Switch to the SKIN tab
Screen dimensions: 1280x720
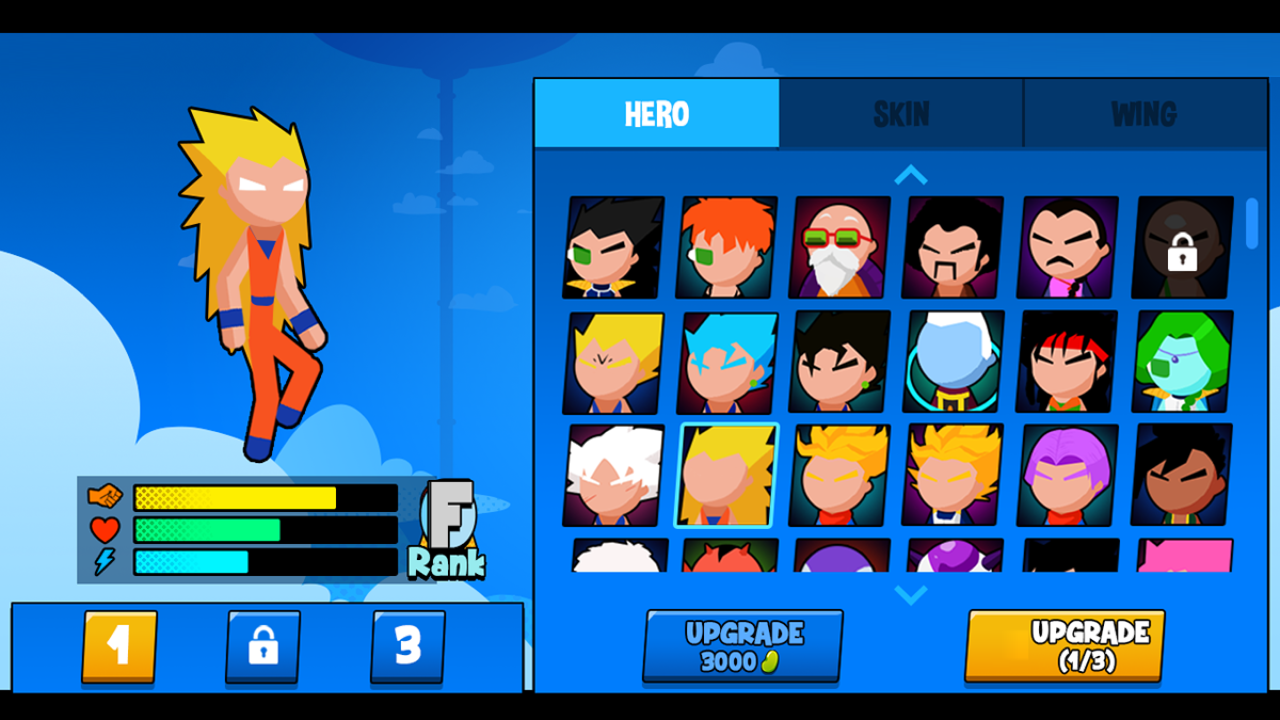point(899,113)
